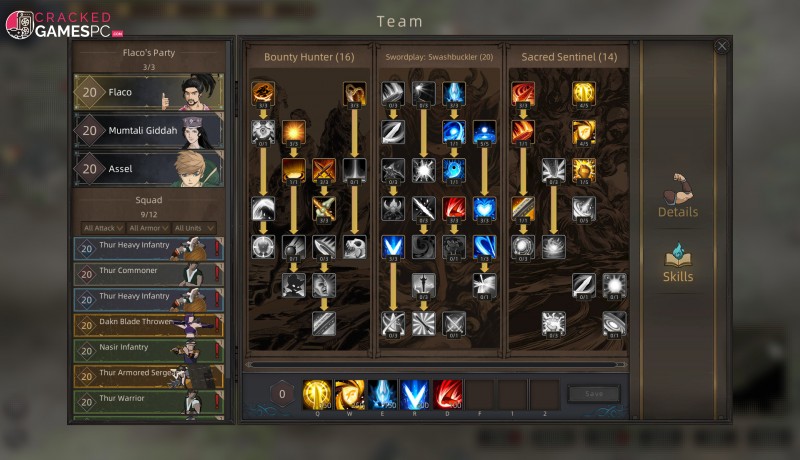Choose Mumtali Giddah party member
This screenshot has height=460, width=800.
pos(148,130)
